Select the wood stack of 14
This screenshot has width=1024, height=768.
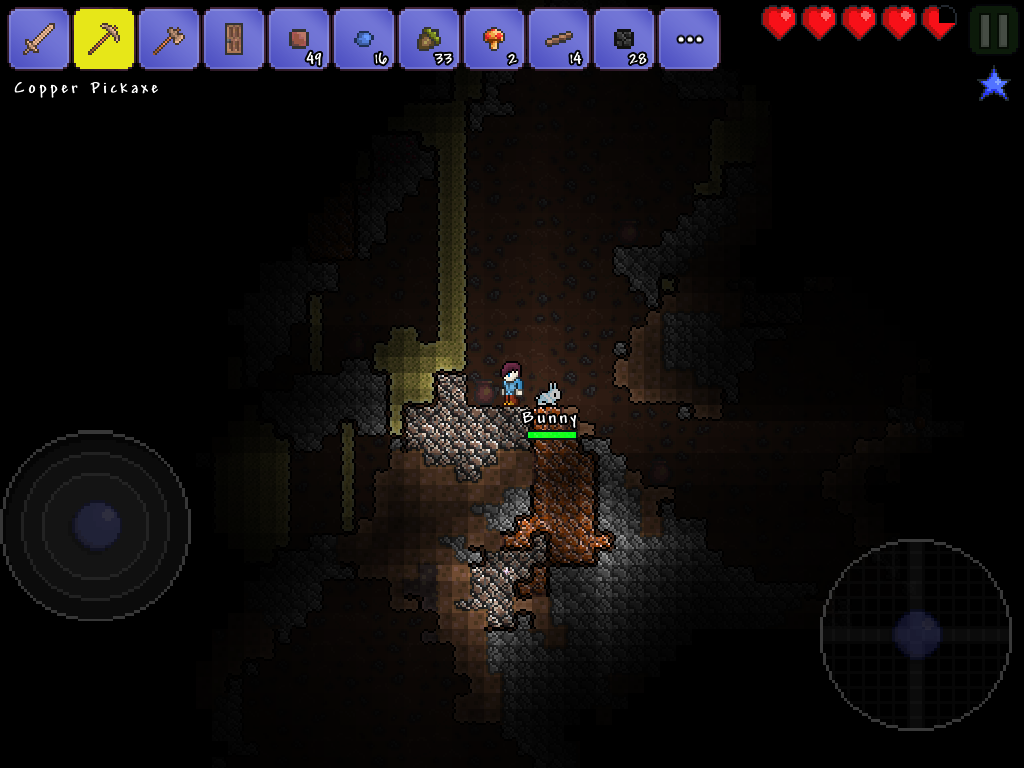coord(559,39)
